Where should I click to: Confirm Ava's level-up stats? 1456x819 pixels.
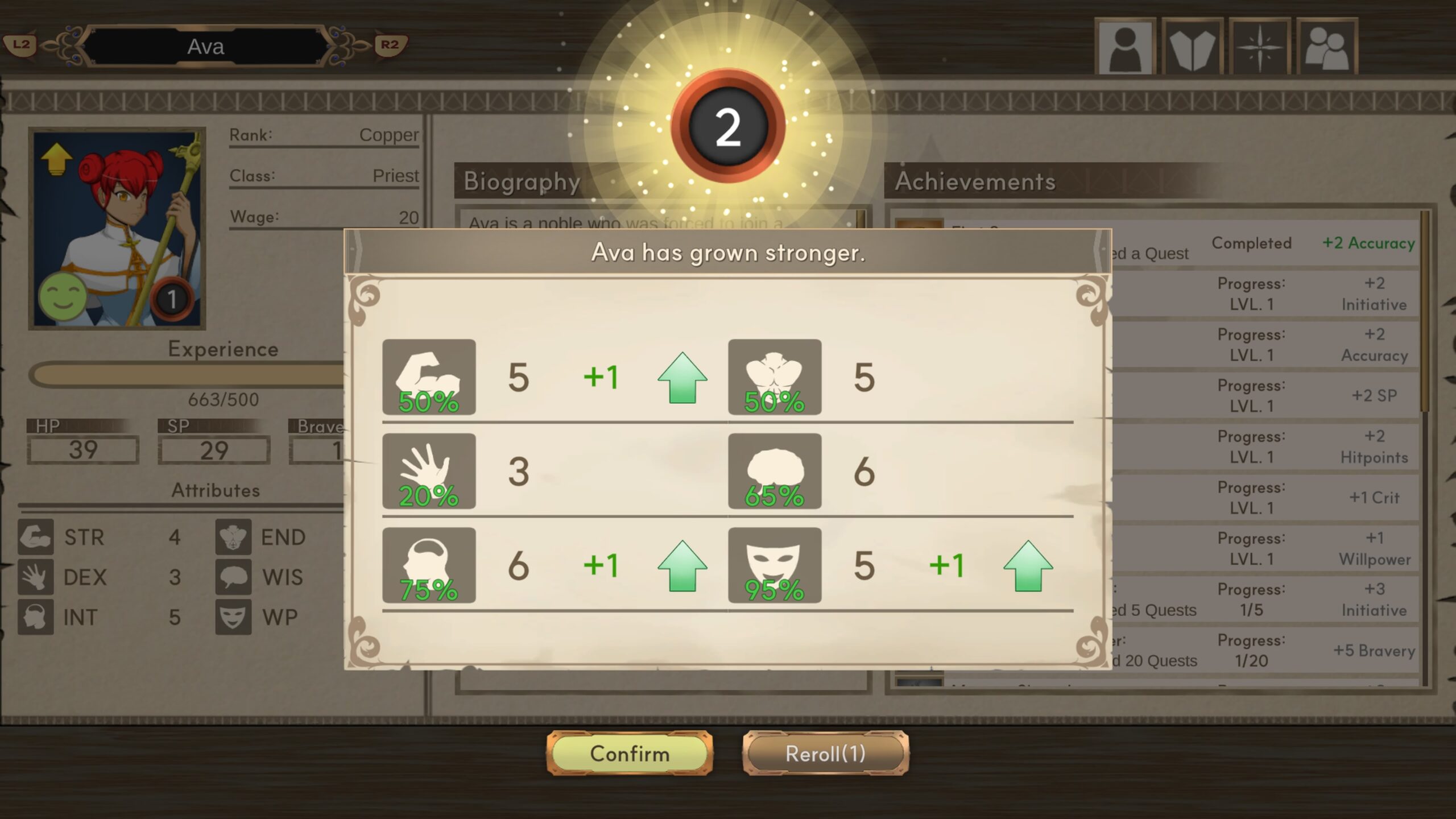[x=629, y=753]
